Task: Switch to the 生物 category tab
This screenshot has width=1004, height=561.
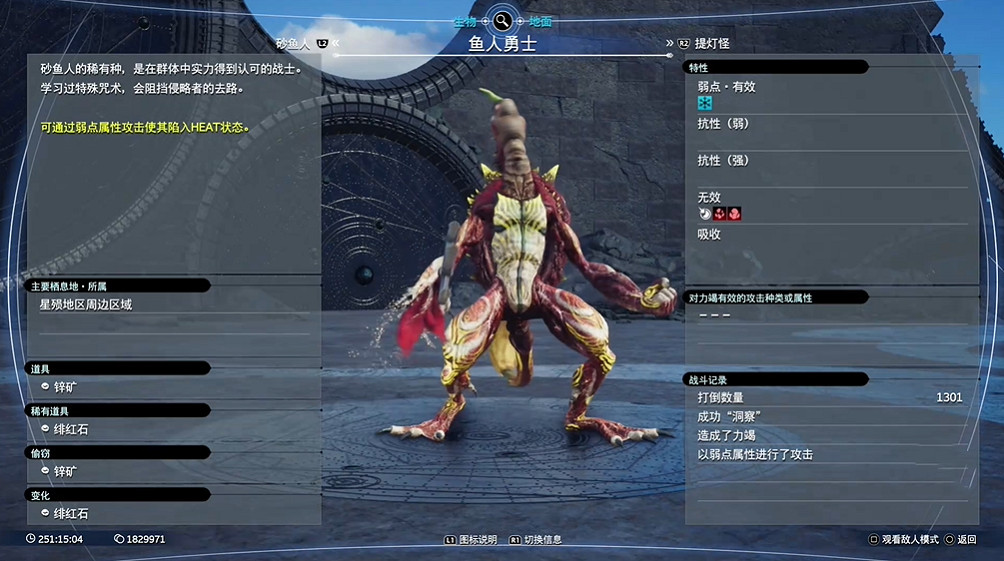Action: (x=465, y=21)
